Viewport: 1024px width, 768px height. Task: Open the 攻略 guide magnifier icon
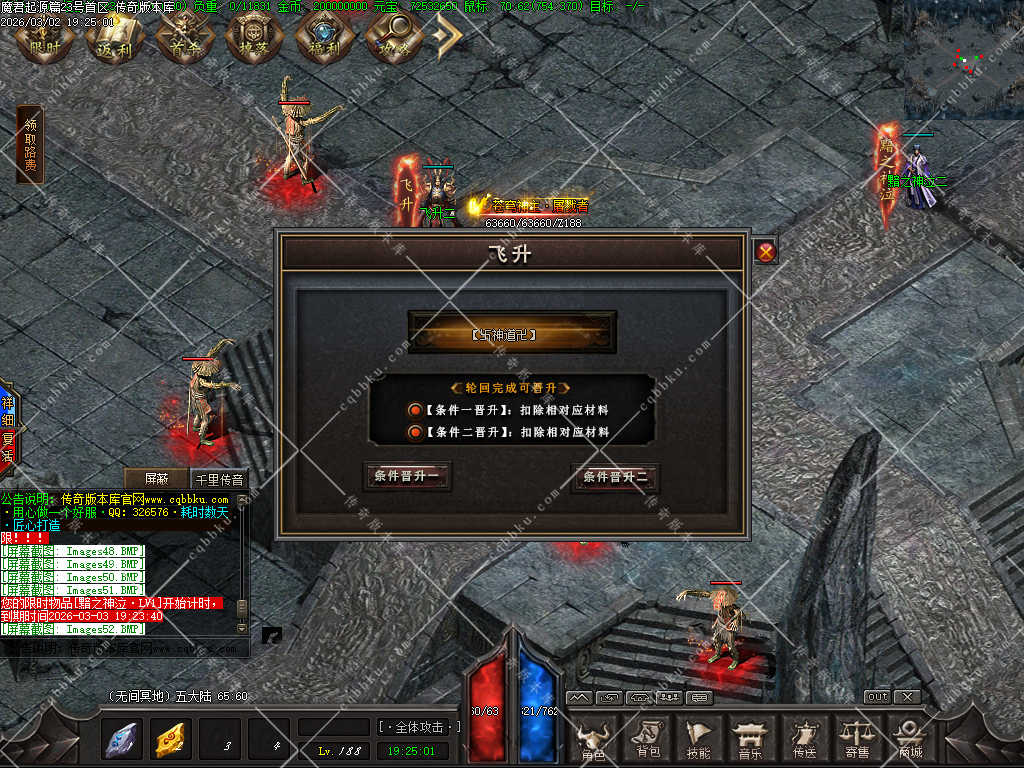point(393,38)
